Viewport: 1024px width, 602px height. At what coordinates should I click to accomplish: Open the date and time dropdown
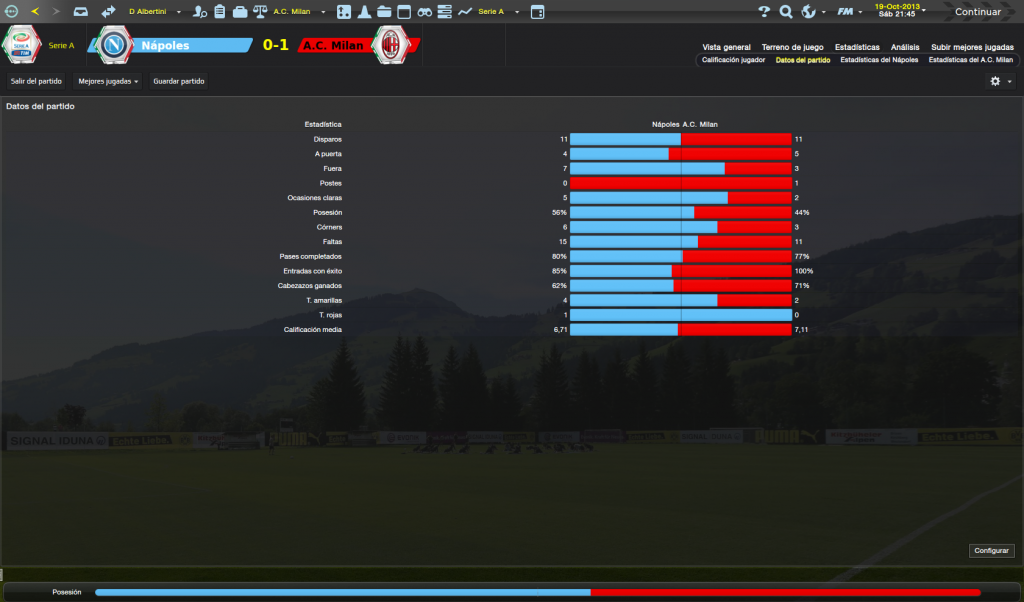click(x=898, y=11)
